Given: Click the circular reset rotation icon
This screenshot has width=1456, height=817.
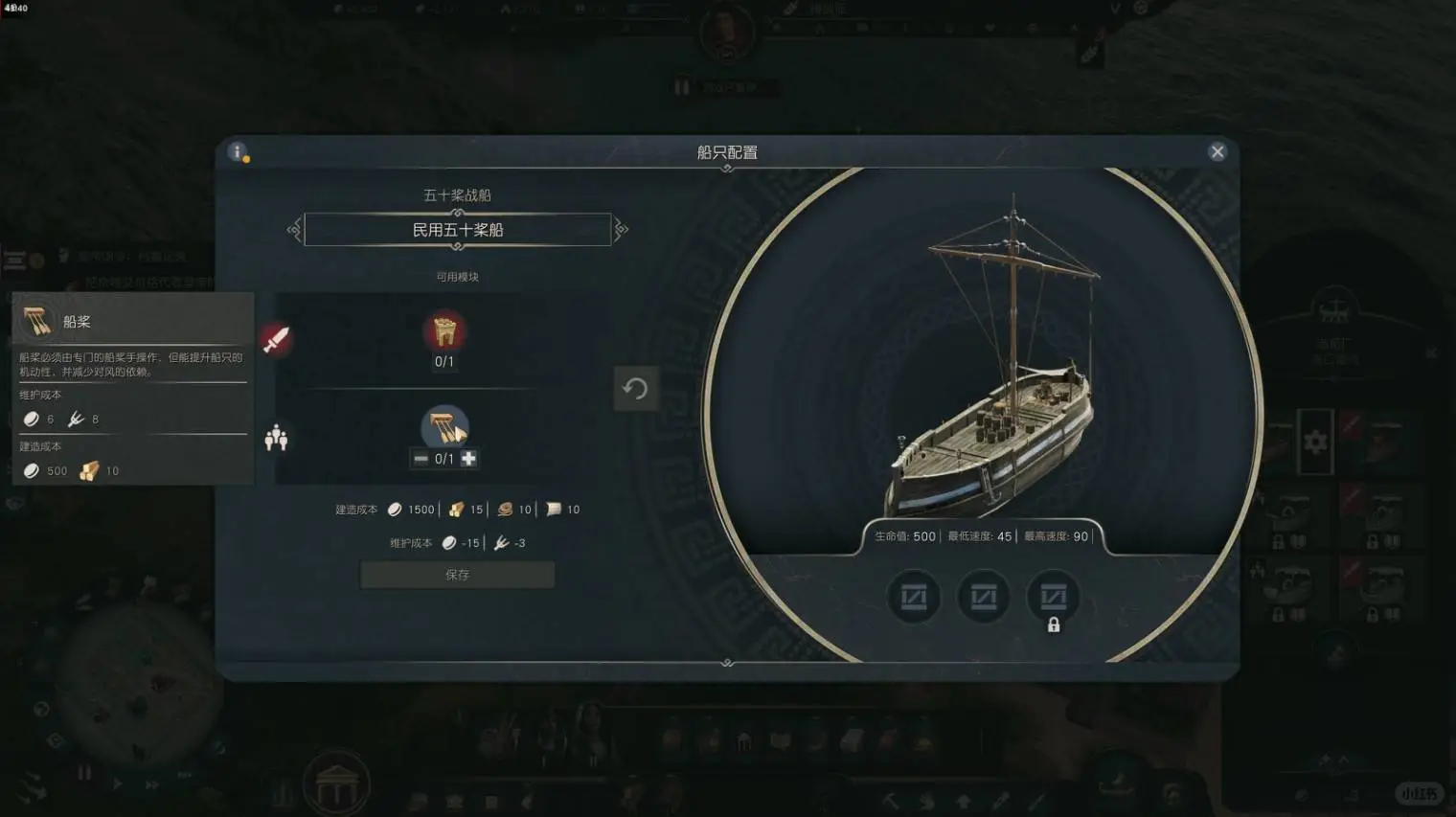Looking at the screenshot, I should pyautogui.click(x=636, y=389).
